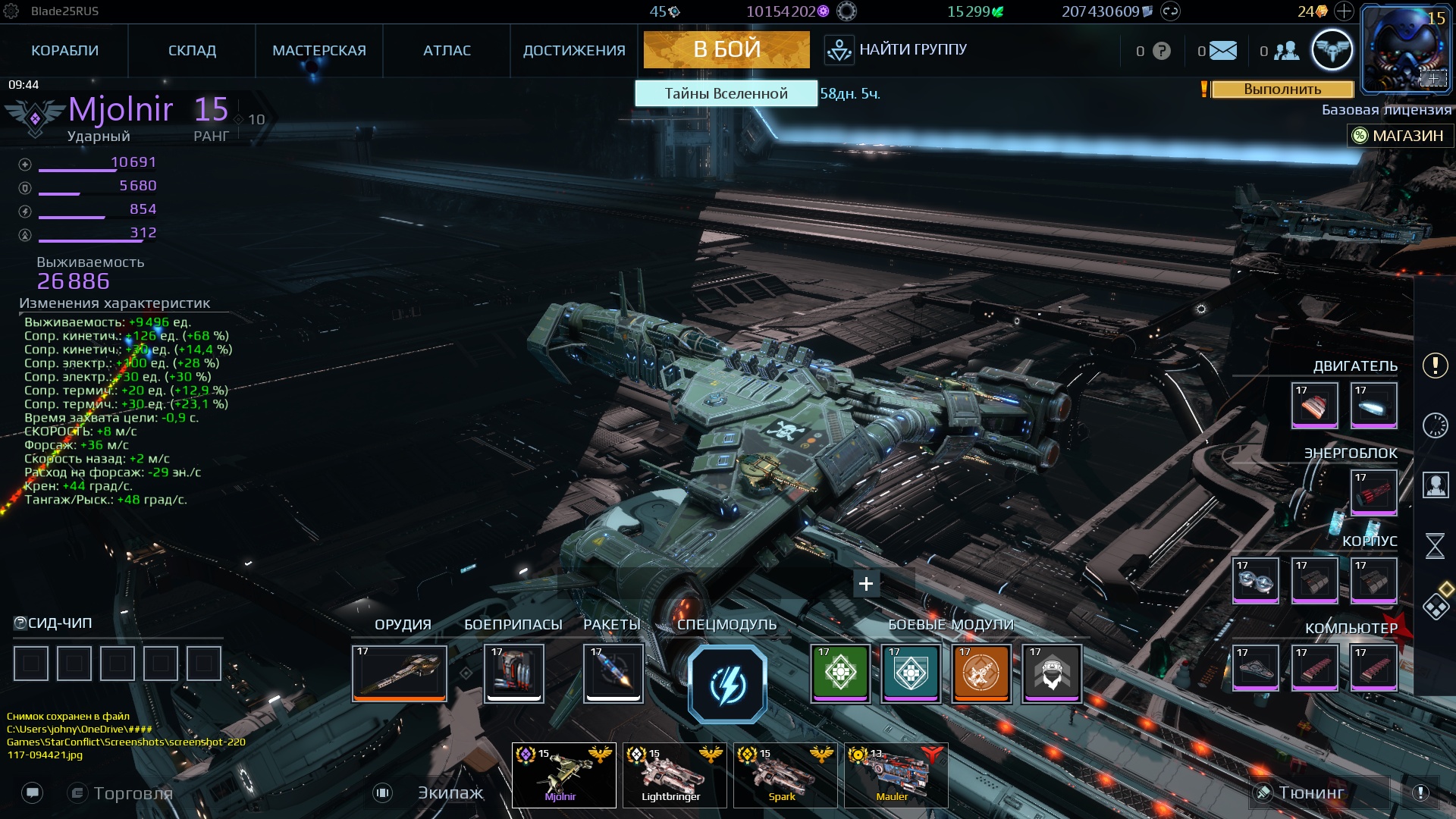Viewport: 1456px width, 819px height.
Task: Open the АТЛАС tab
Action: pyautogui.click(x=447, y=50)
